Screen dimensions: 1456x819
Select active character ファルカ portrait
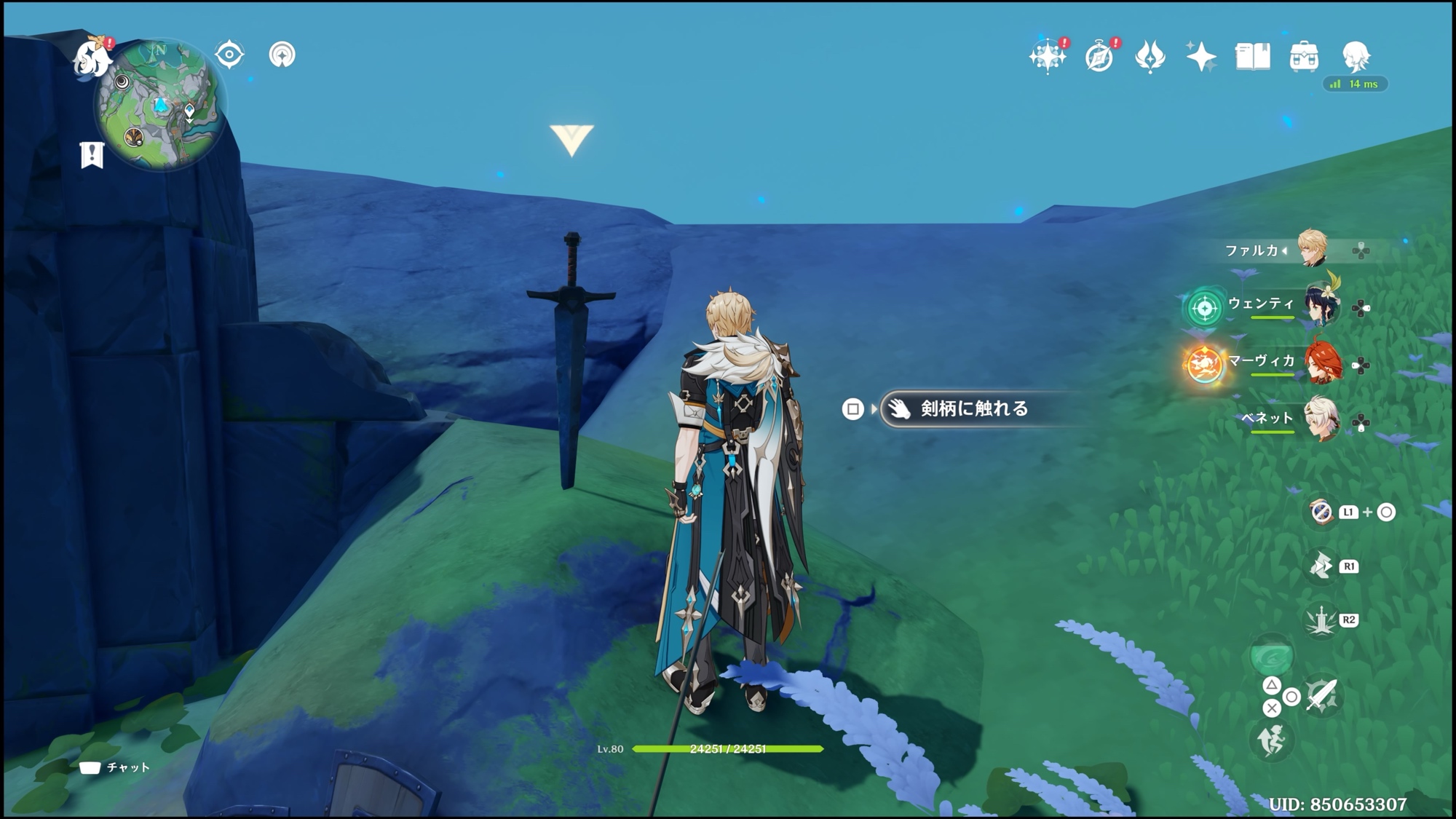(1313, 249)
